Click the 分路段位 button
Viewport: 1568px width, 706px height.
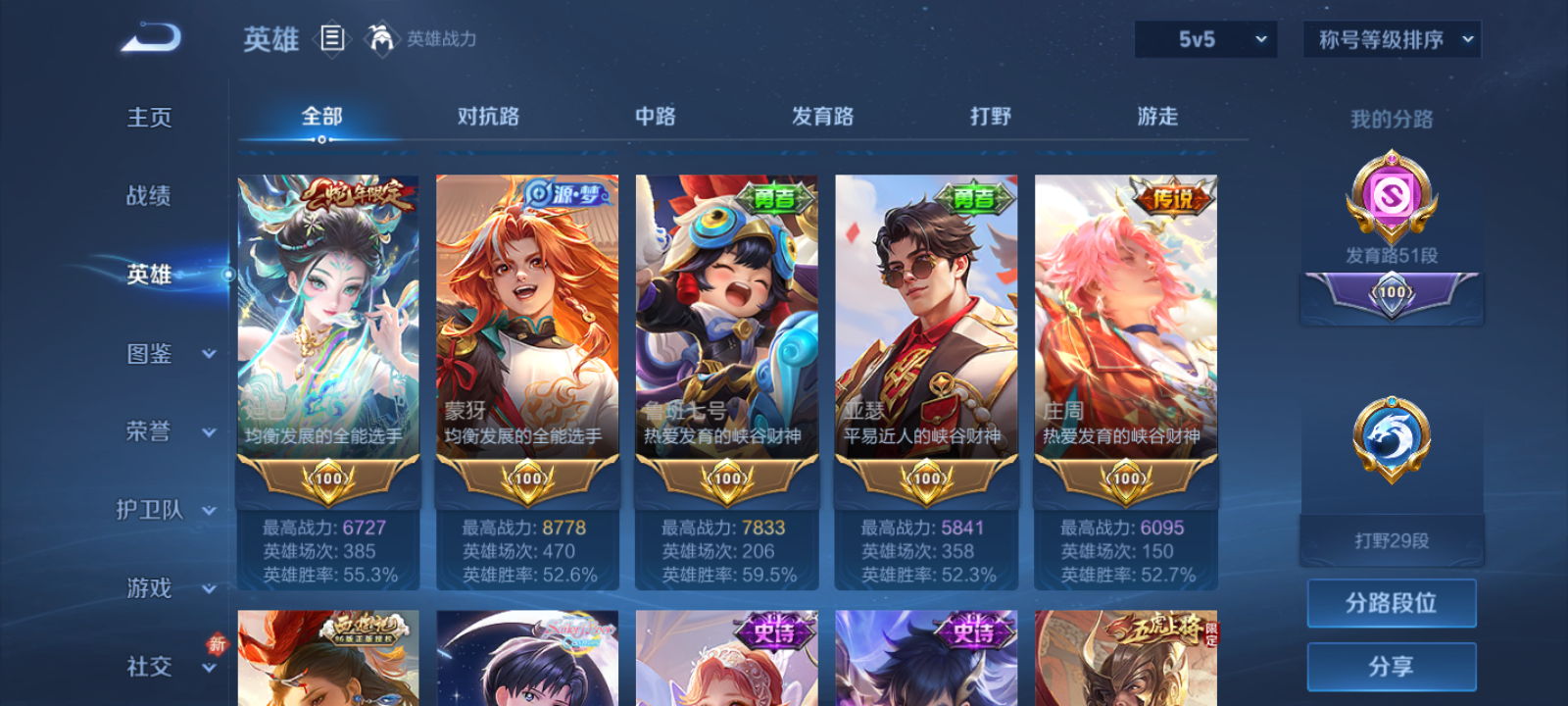(1391, 602)
